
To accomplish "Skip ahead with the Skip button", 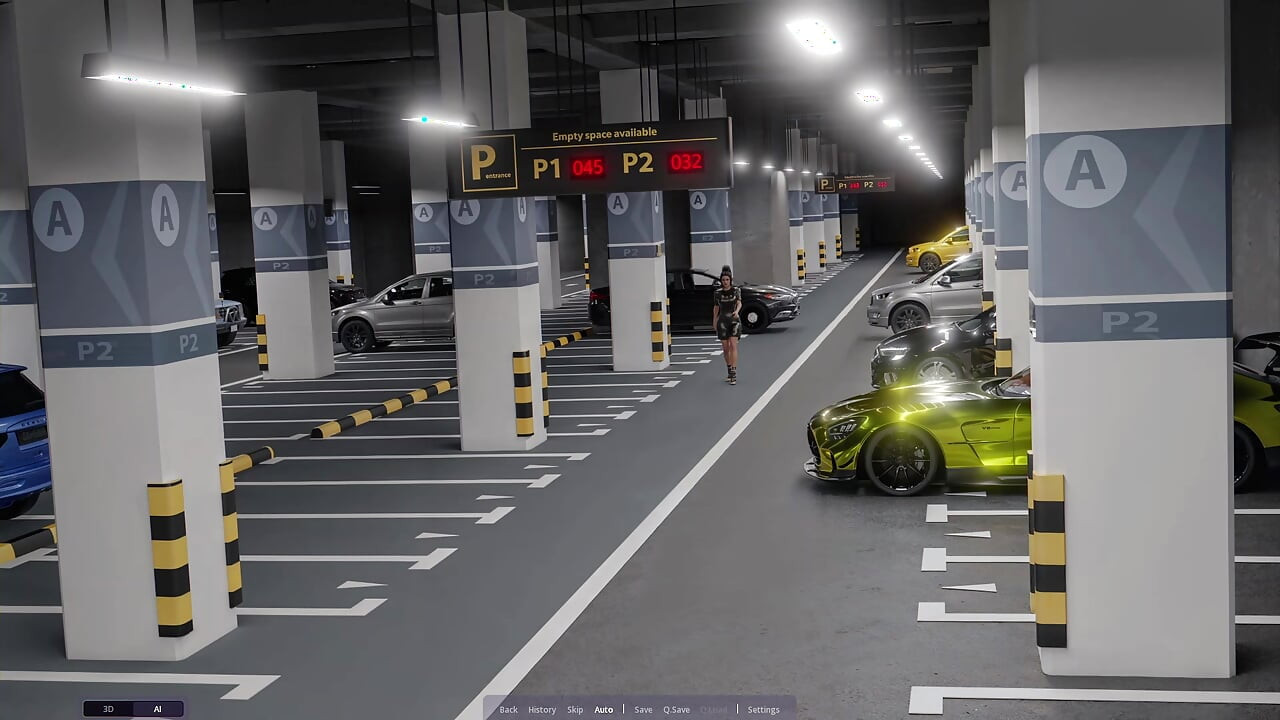I will [x=575, y=710].
